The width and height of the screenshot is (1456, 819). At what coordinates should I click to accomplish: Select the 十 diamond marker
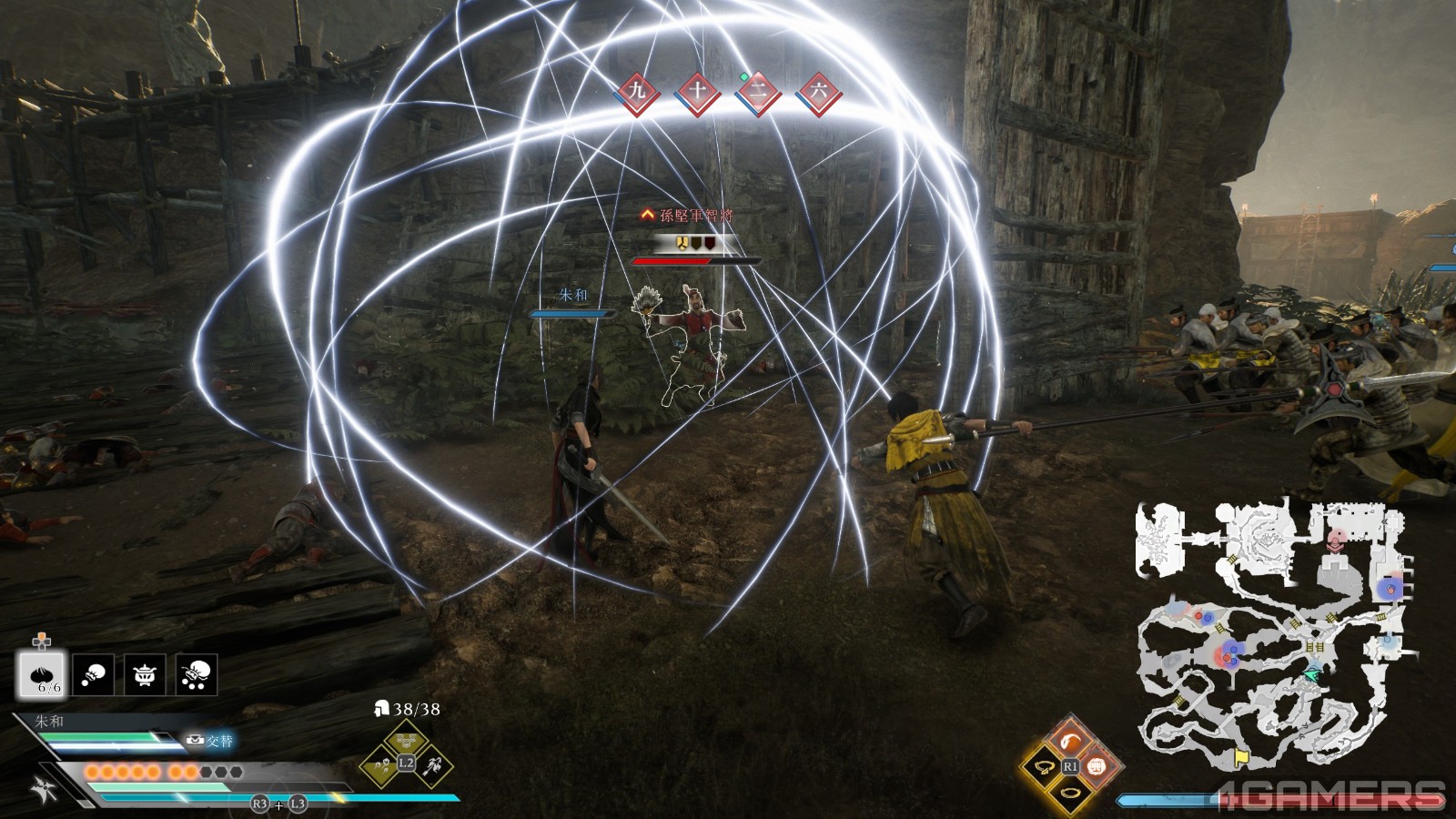click(697, 90)
